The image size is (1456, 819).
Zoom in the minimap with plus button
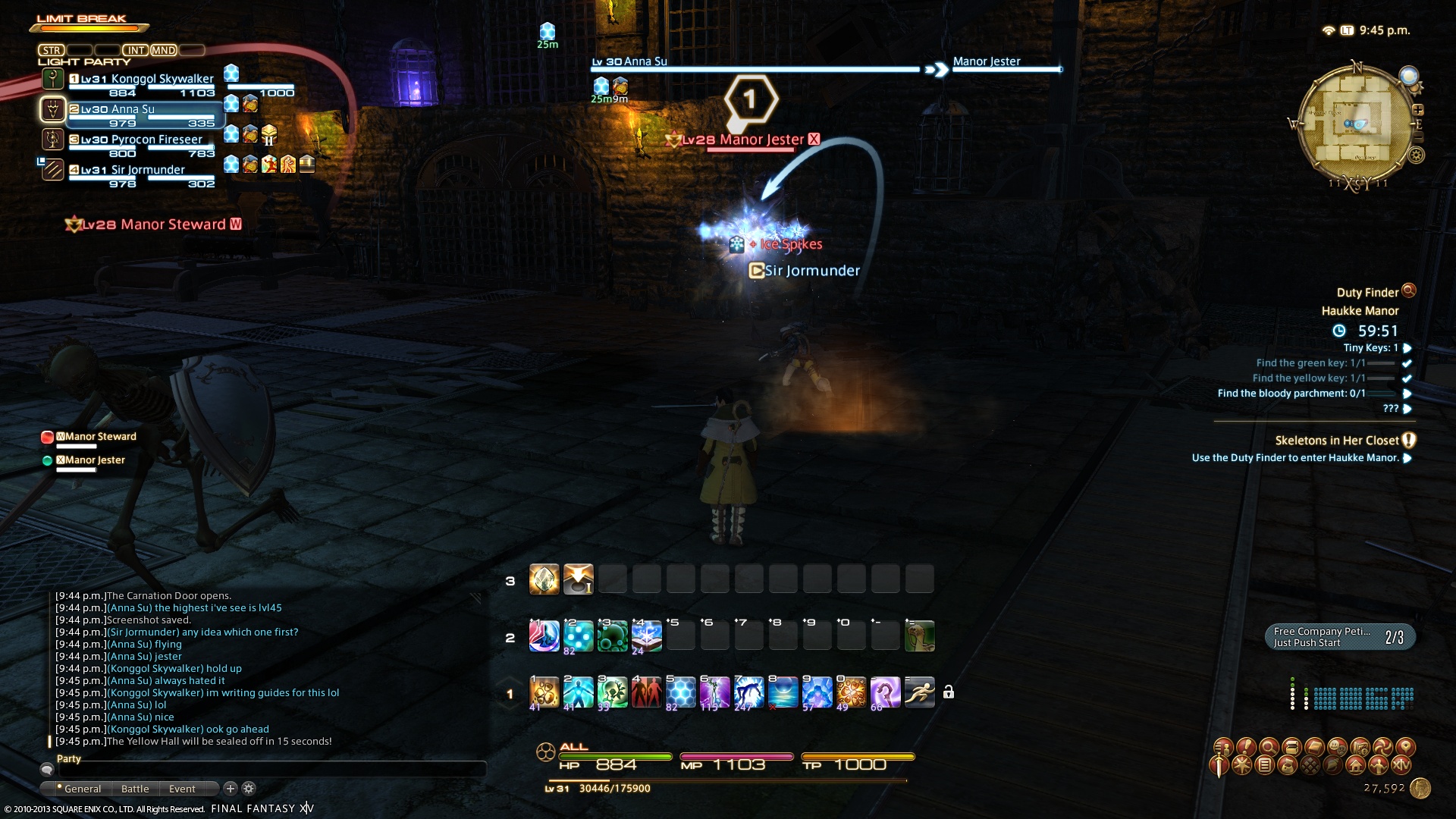pos(1417,110)
